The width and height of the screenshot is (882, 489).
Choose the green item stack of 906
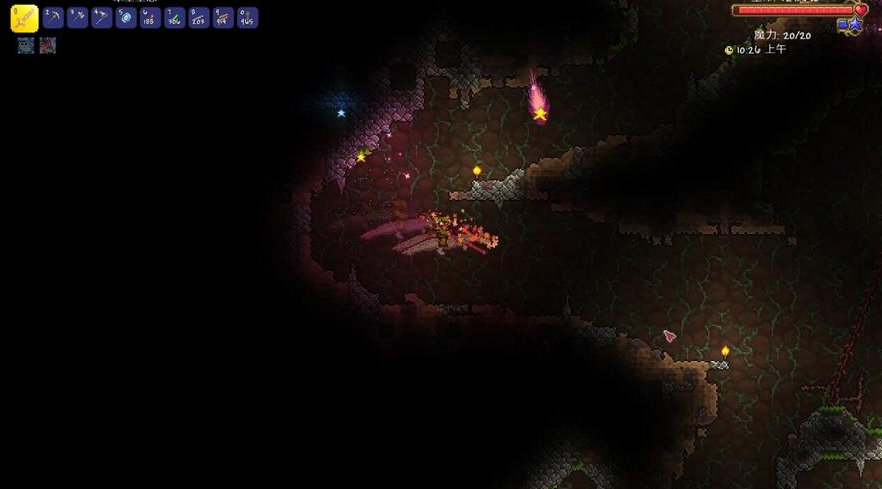point(174,18)
